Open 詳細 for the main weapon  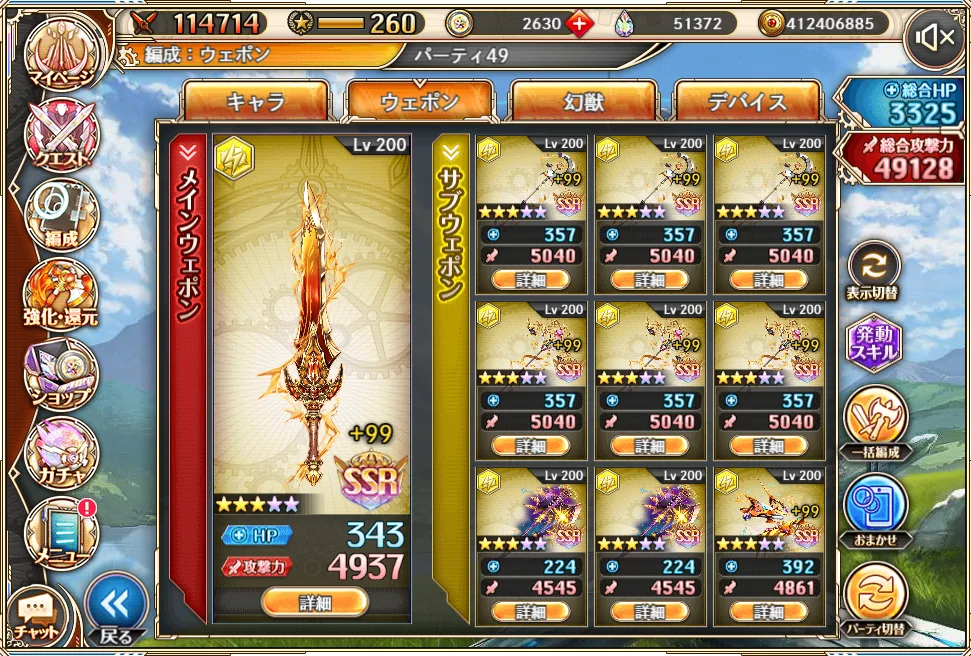click(314, 602)
